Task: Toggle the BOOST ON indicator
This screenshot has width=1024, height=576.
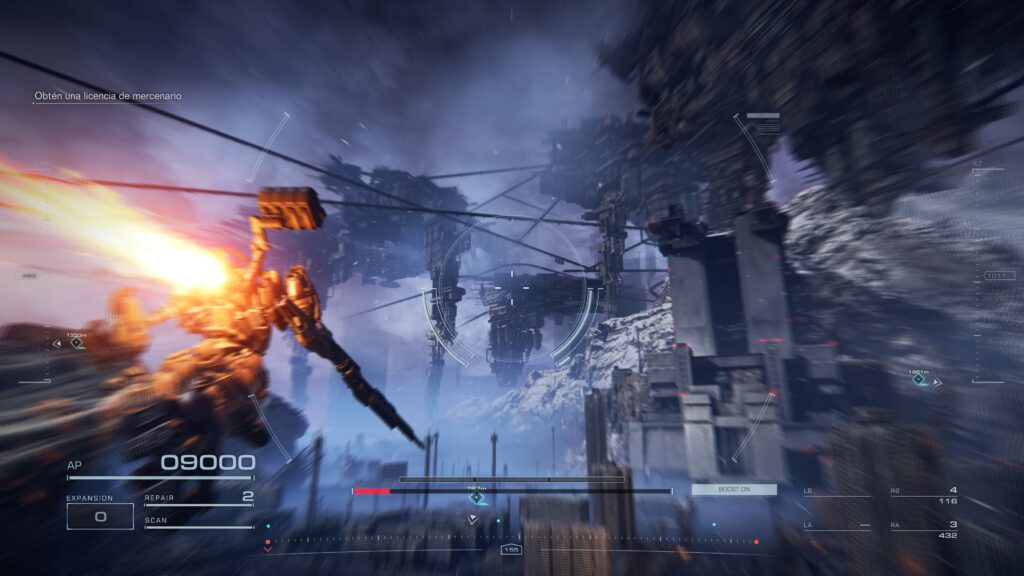Action: 733,489
